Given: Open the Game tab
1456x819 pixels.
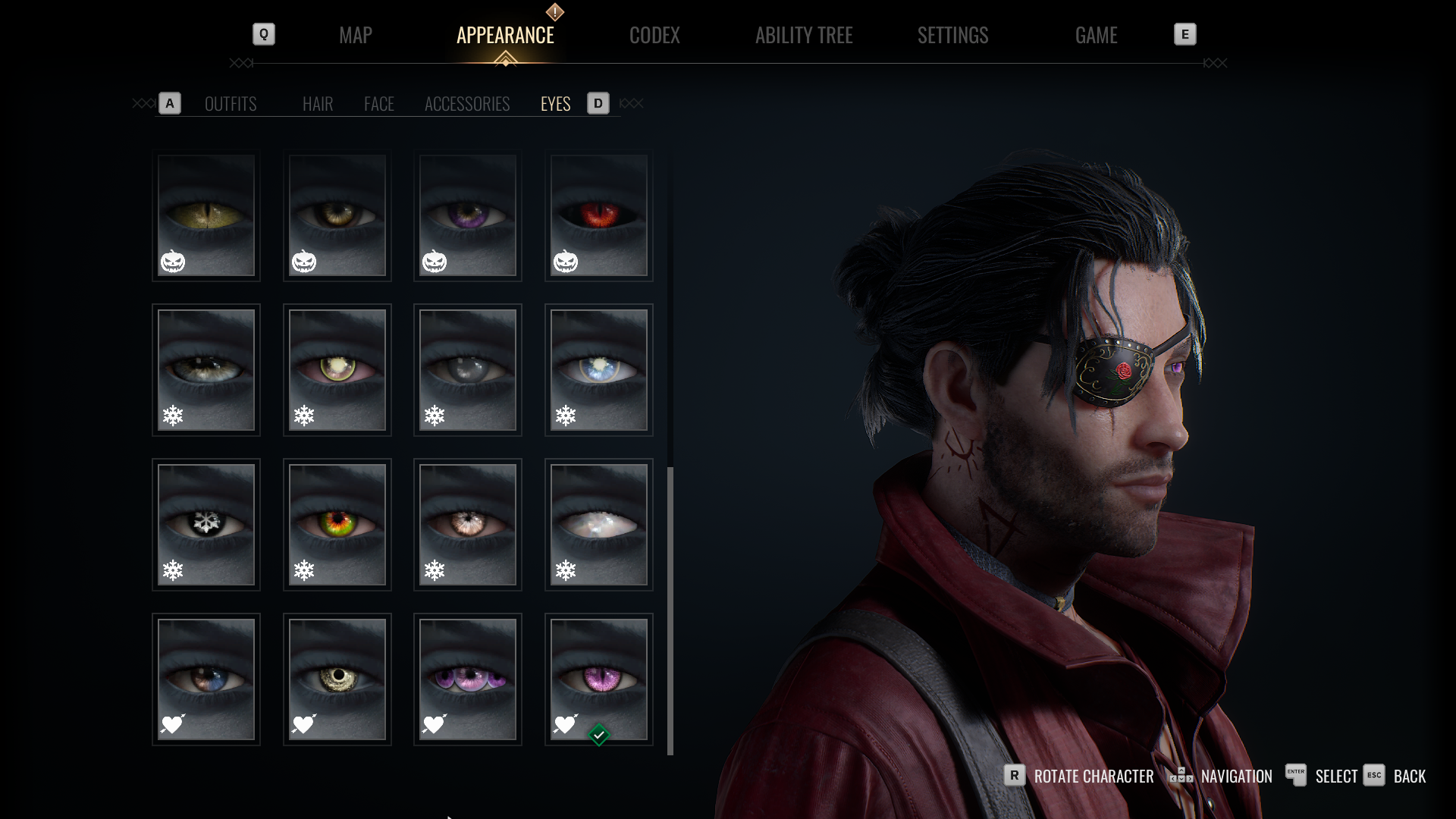Looking at the screenshot, I should (1096, 35).
